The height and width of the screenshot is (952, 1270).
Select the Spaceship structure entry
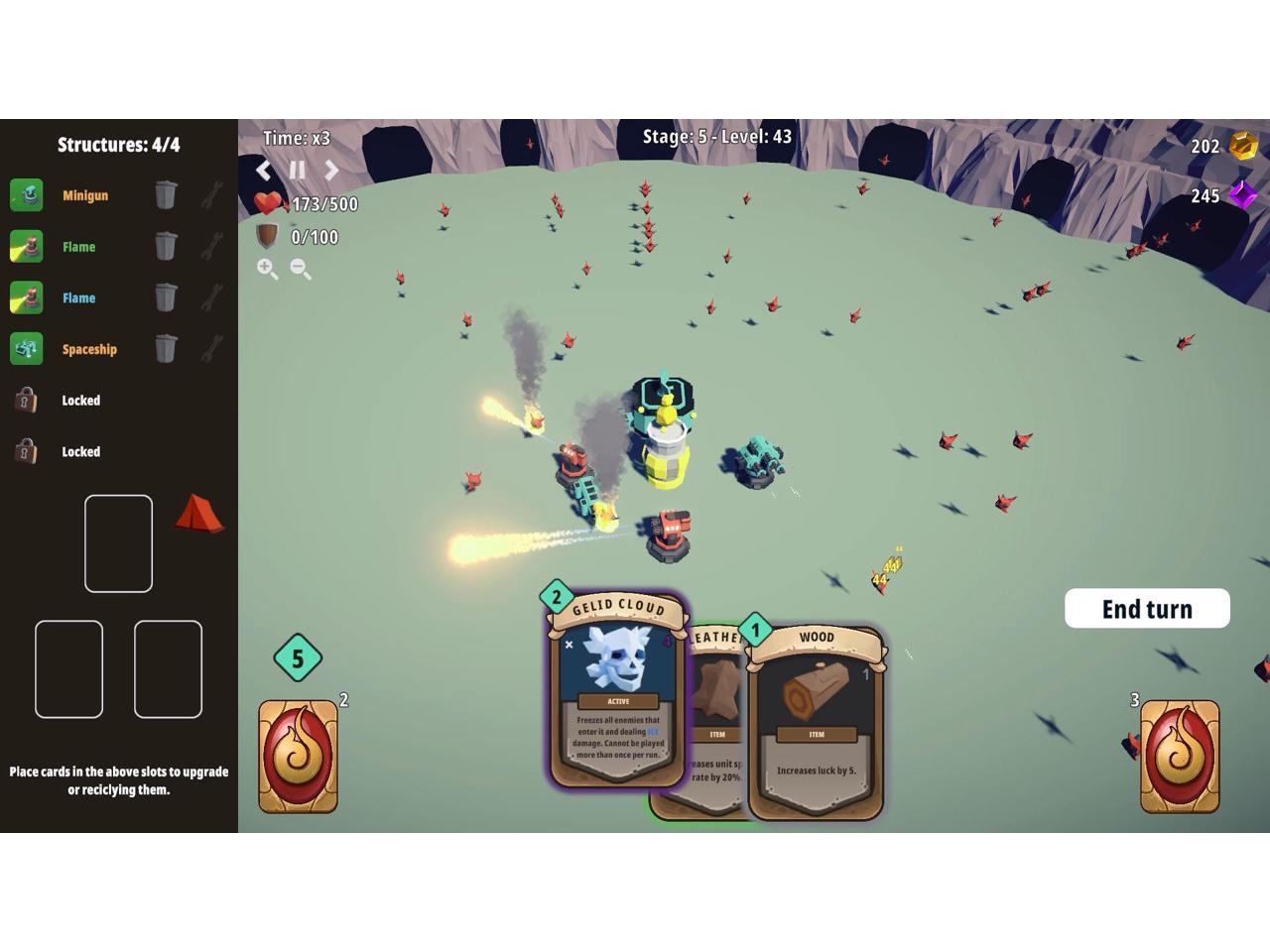coord(89,349)
